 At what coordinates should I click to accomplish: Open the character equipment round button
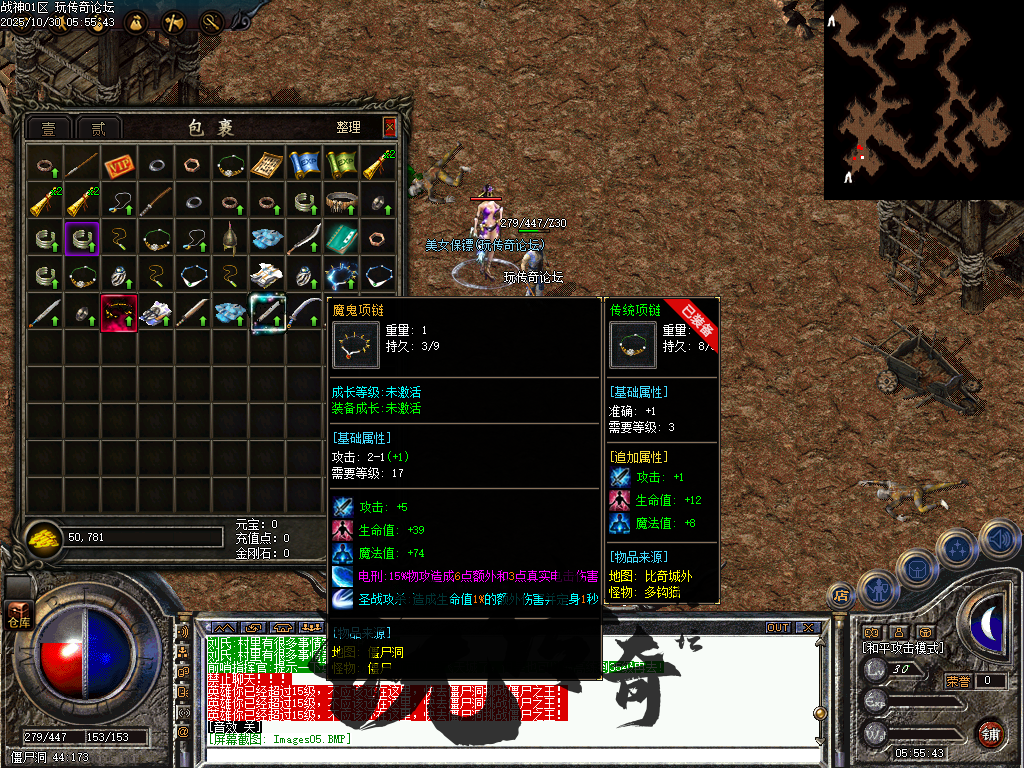tap(877, 588)
